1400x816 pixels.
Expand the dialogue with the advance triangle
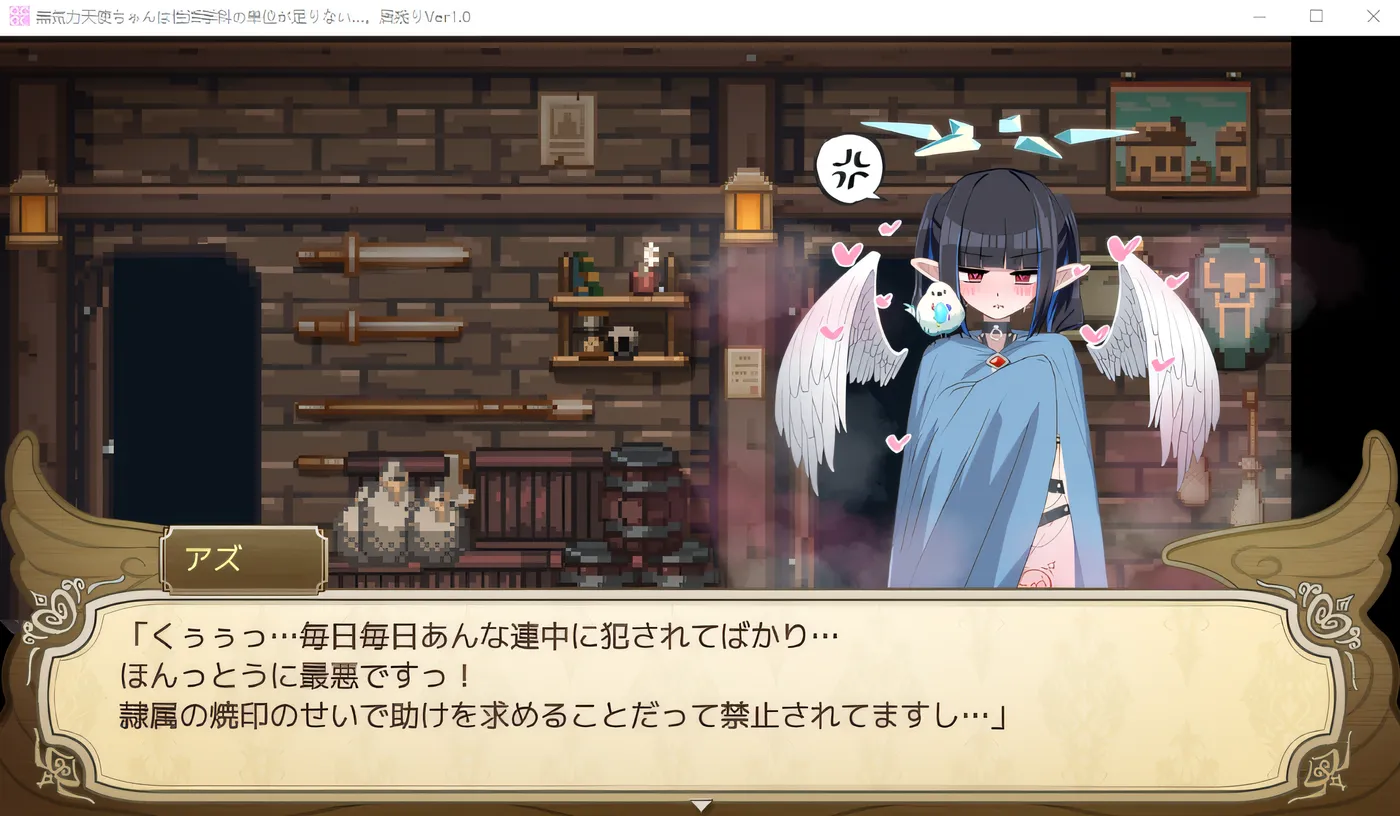tap(700, 805)
